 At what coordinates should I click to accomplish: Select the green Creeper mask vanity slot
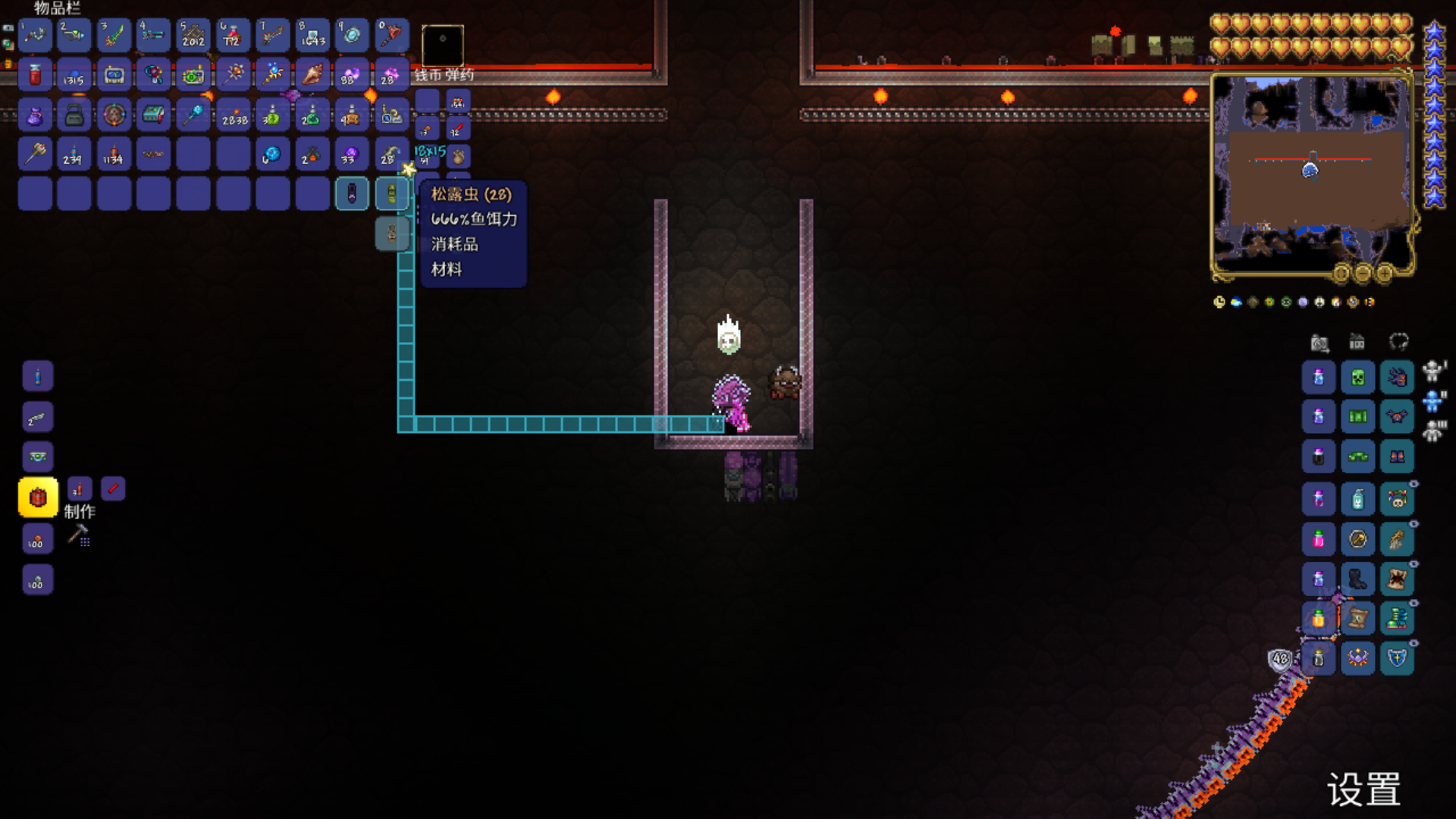pyautogui.click(x=1357, y=377)
